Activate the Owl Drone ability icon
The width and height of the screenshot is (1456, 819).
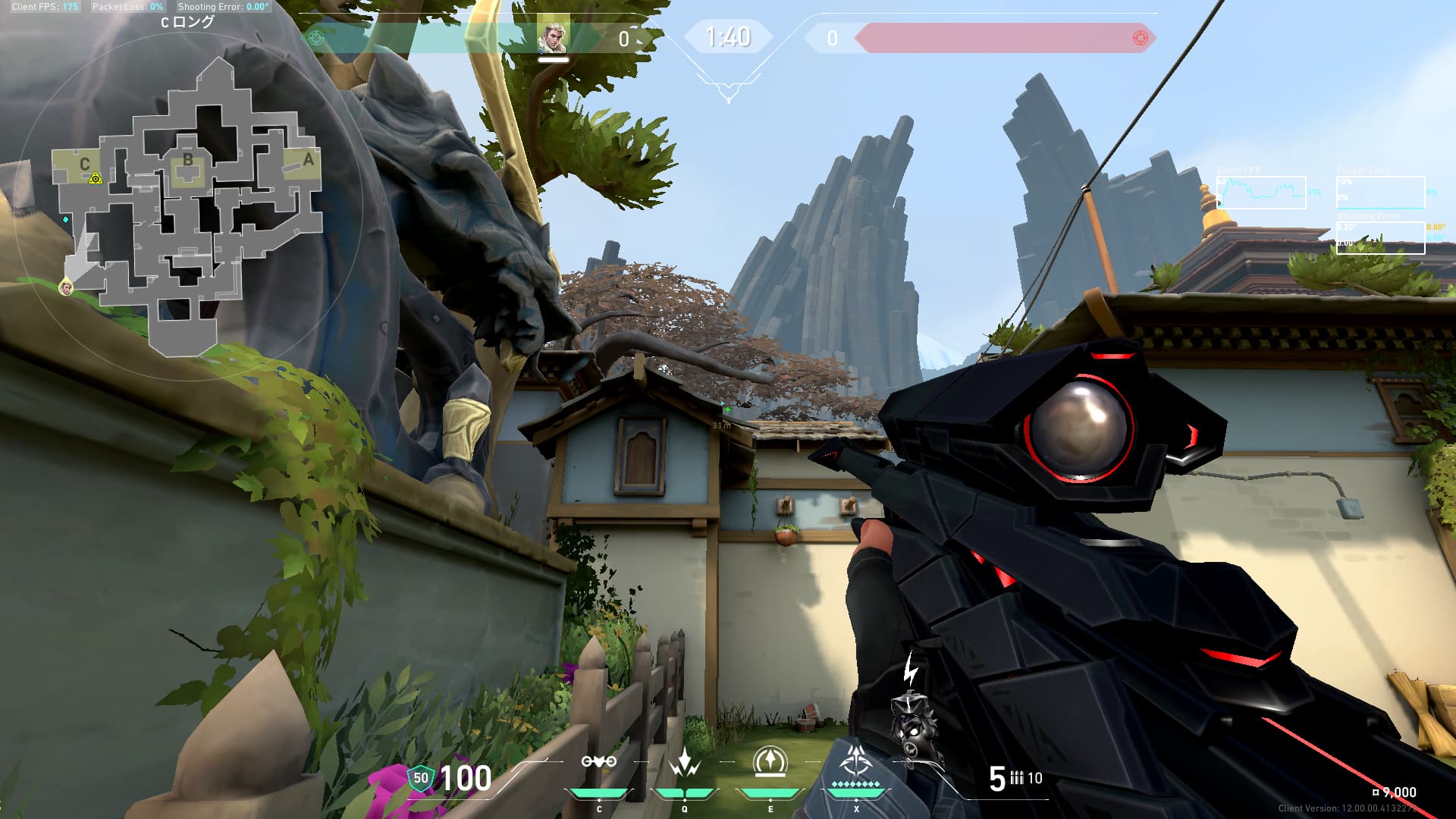pos(599,763)
